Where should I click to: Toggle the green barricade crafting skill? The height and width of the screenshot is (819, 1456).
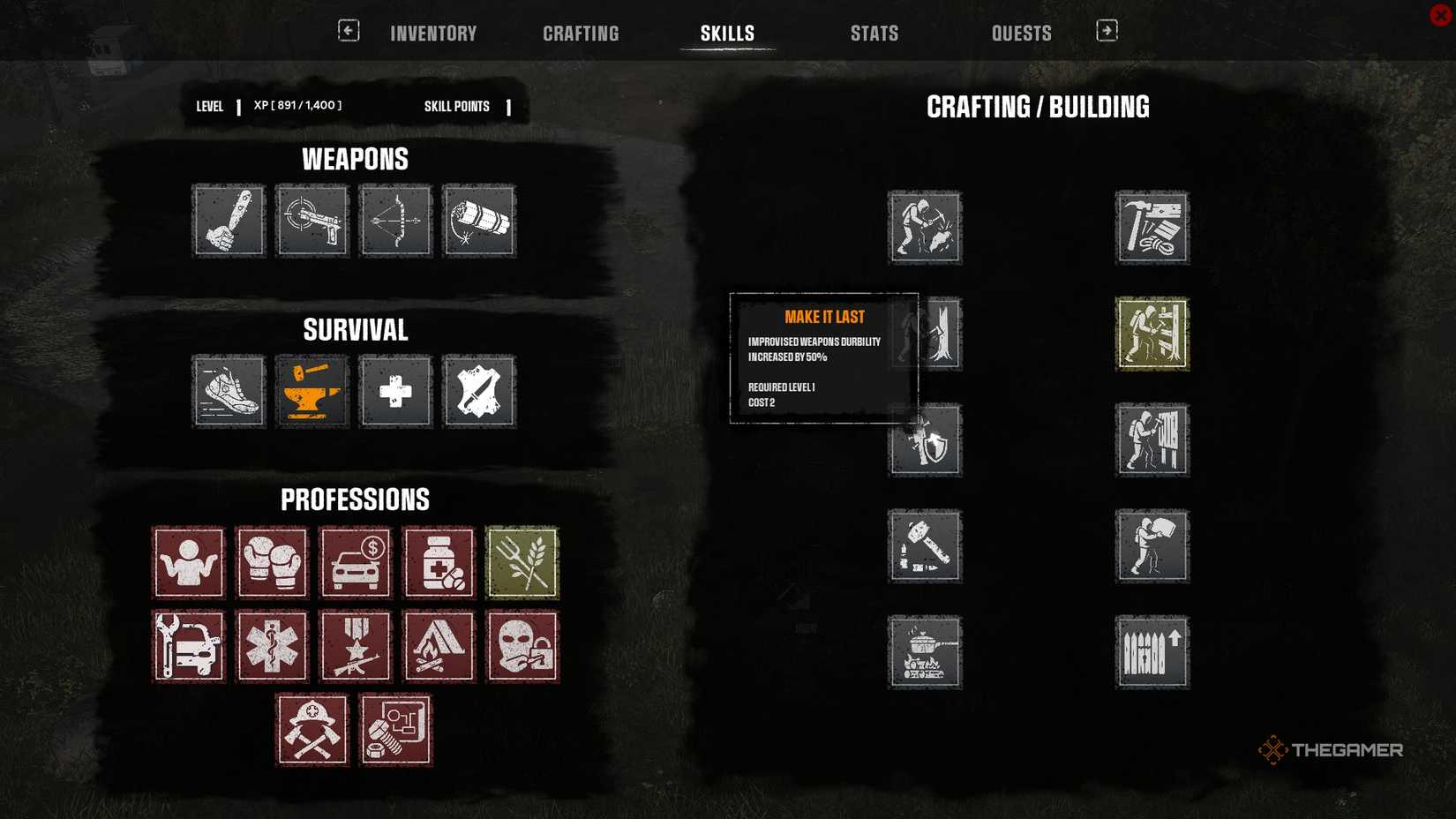1152,335
